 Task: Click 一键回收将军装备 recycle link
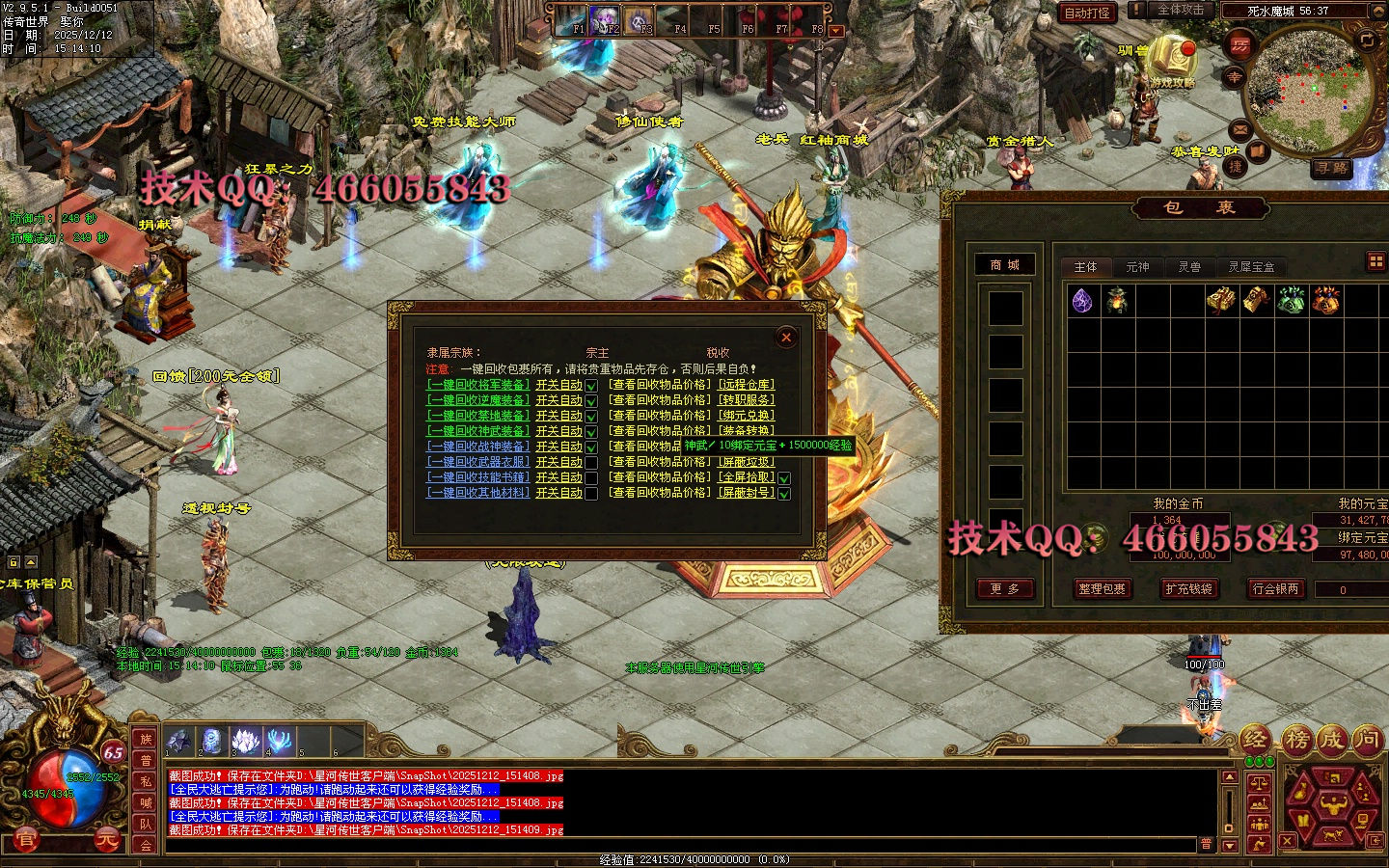[478, 385]
